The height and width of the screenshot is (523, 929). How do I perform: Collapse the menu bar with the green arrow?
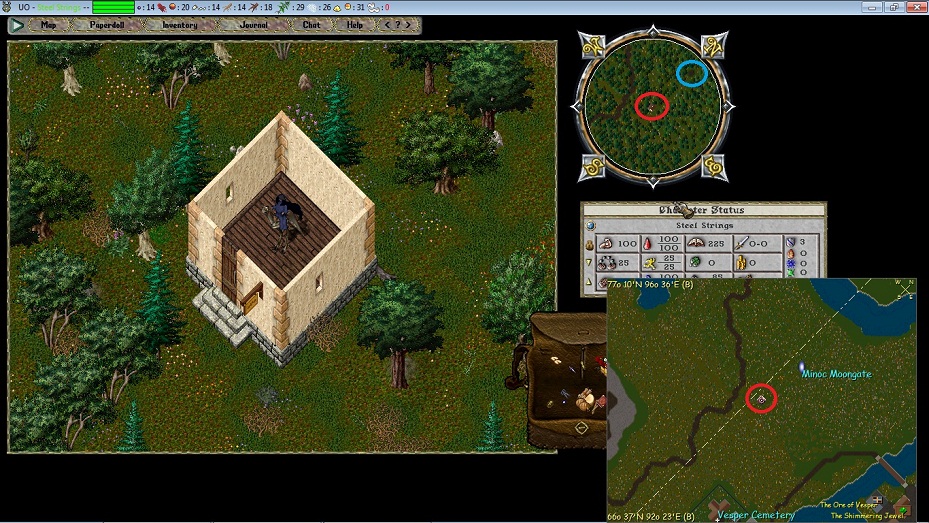(18, 25)
